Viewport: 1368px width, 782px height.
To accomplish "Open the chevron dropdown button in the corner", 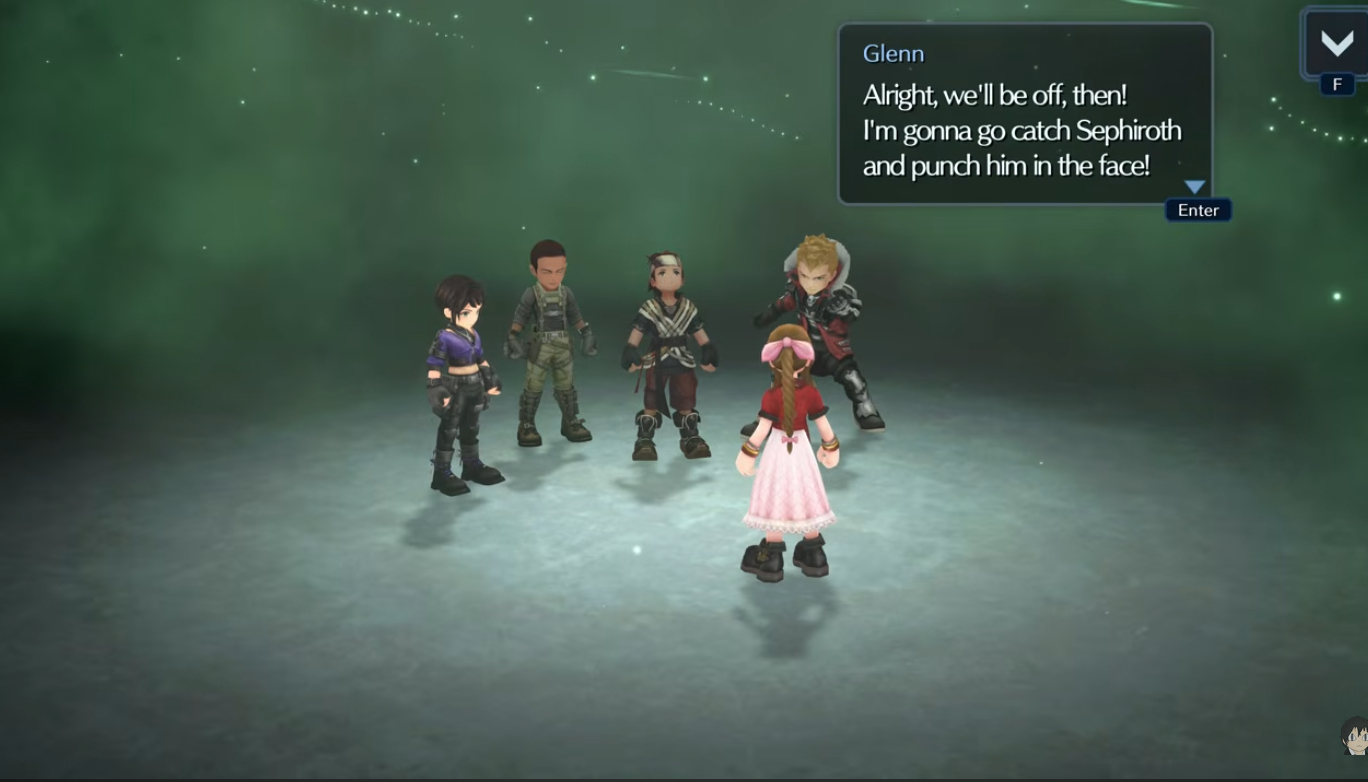I will tap(1336, 43).
